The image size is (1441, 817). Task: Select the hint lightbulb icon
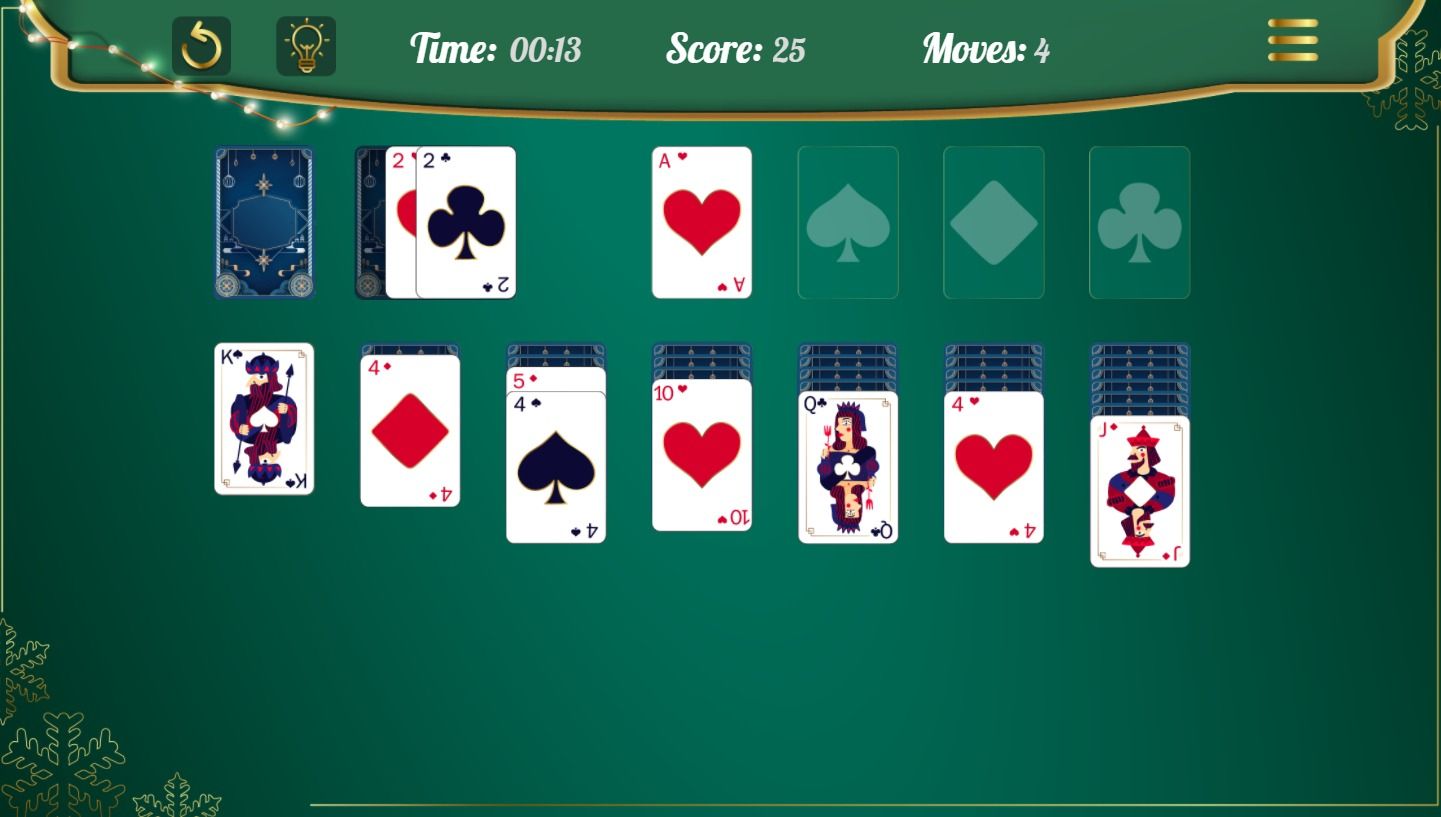pyautogui.click(x=306, y=44)
